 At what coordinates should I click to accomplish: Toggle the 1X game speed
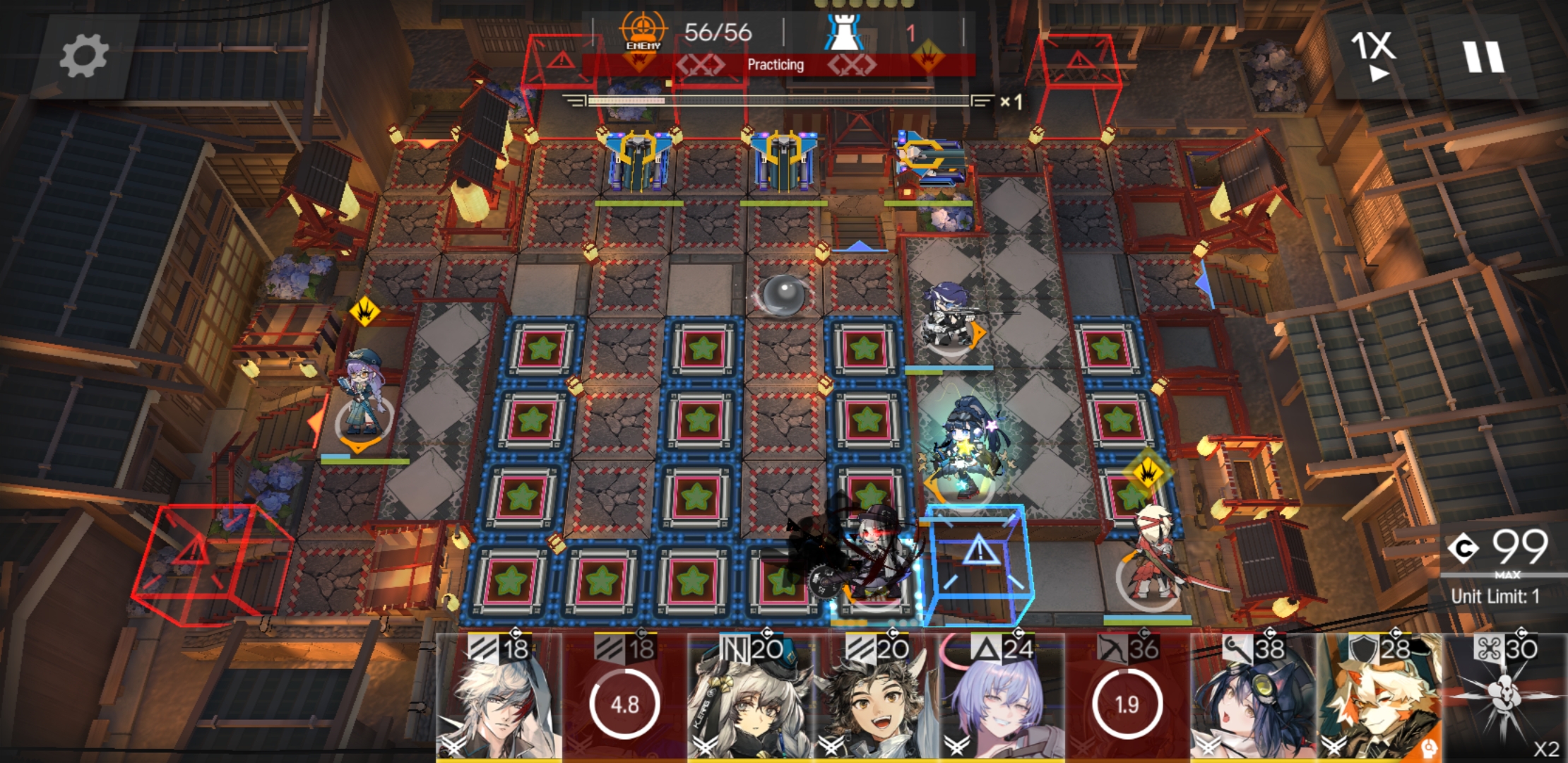pos(1372,55)
